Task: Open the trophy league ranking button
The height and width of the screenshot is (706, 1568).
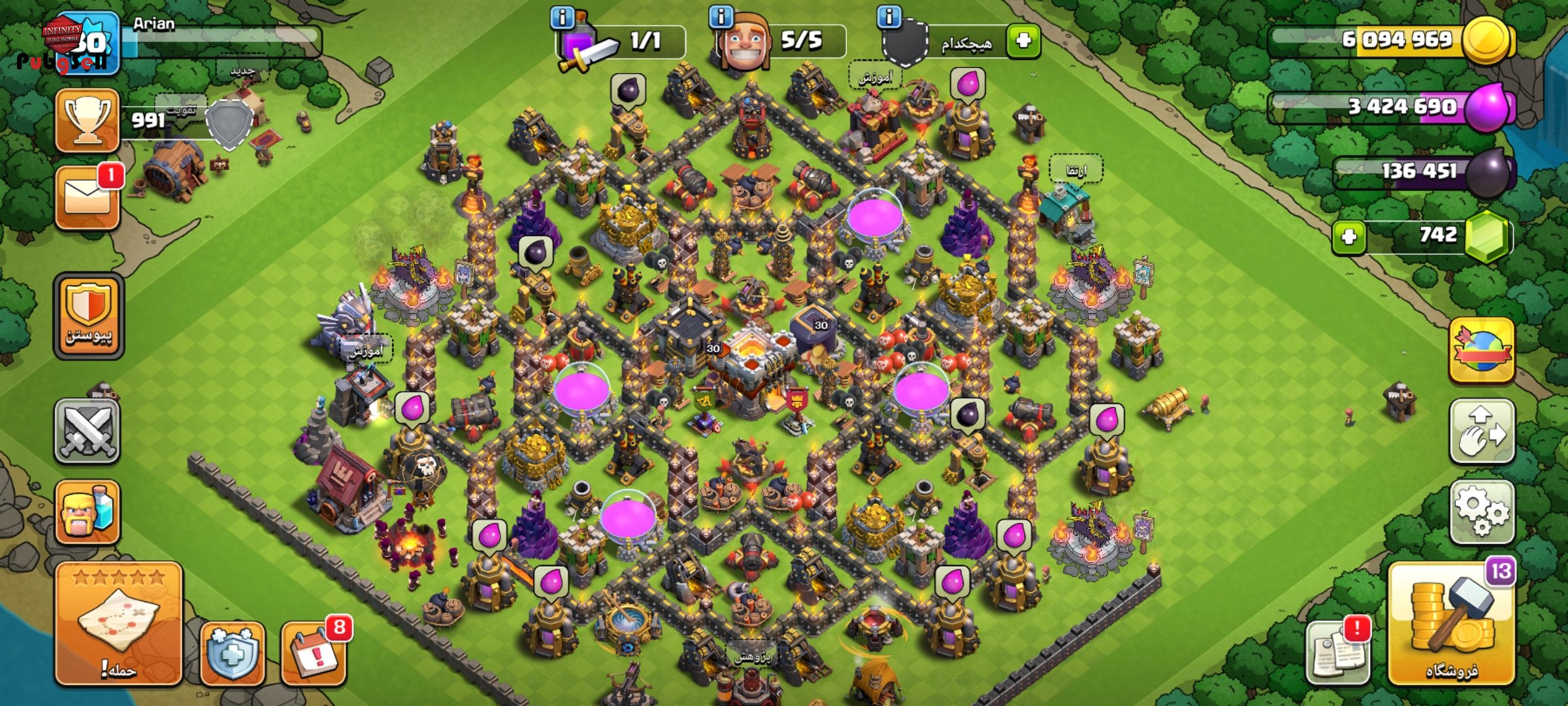Action: [x=87, y=120]
